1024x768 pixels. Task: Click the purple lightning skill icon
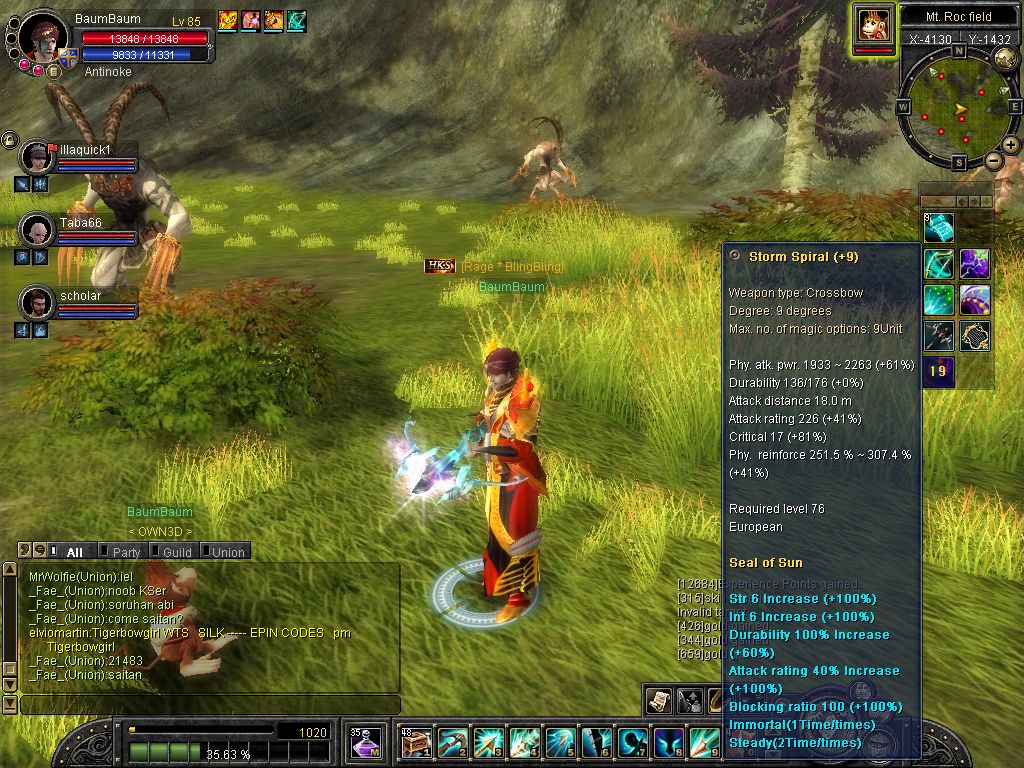[x=975, y=264]
